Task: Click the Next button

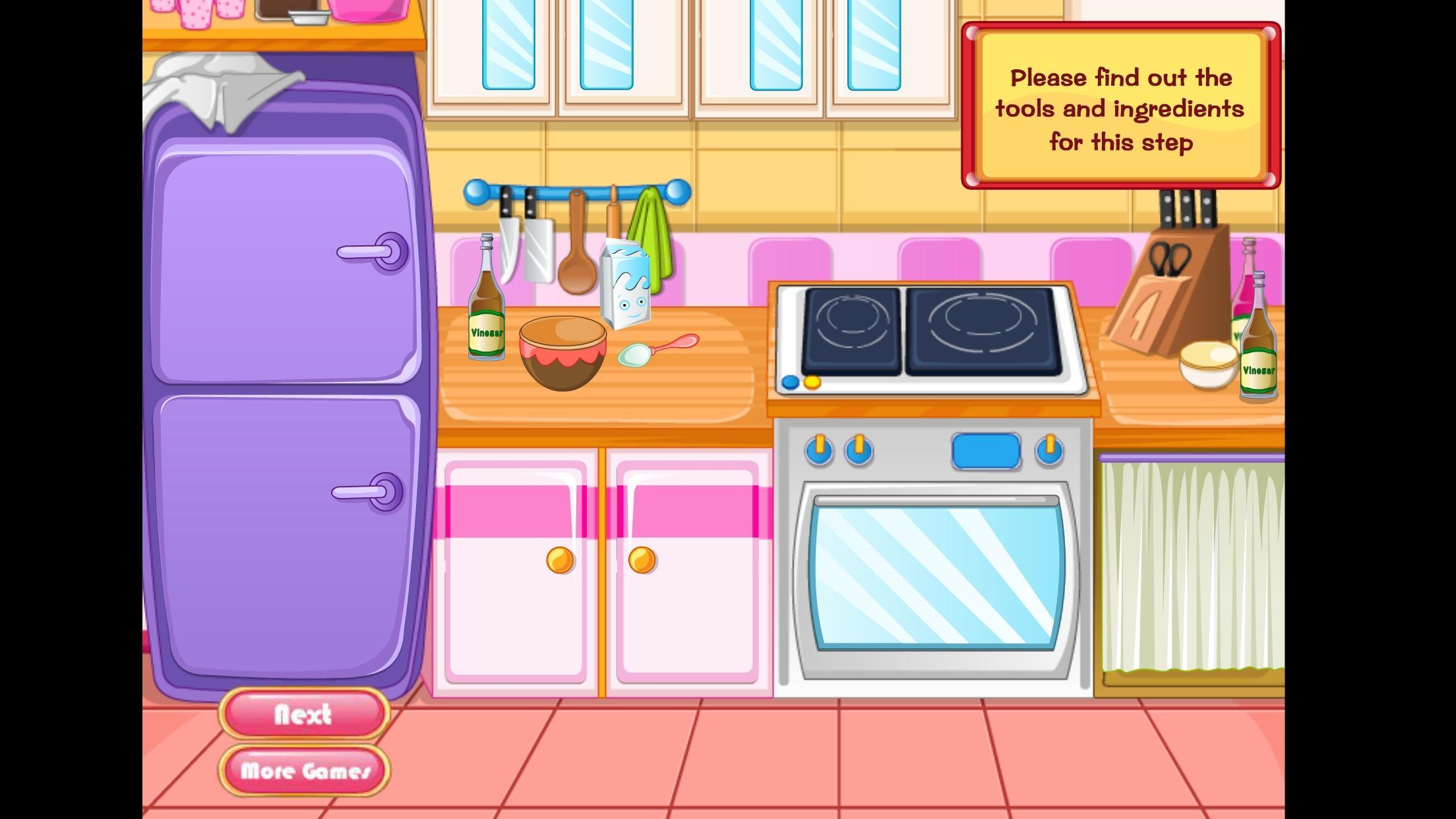Action: tap(303, 714)
